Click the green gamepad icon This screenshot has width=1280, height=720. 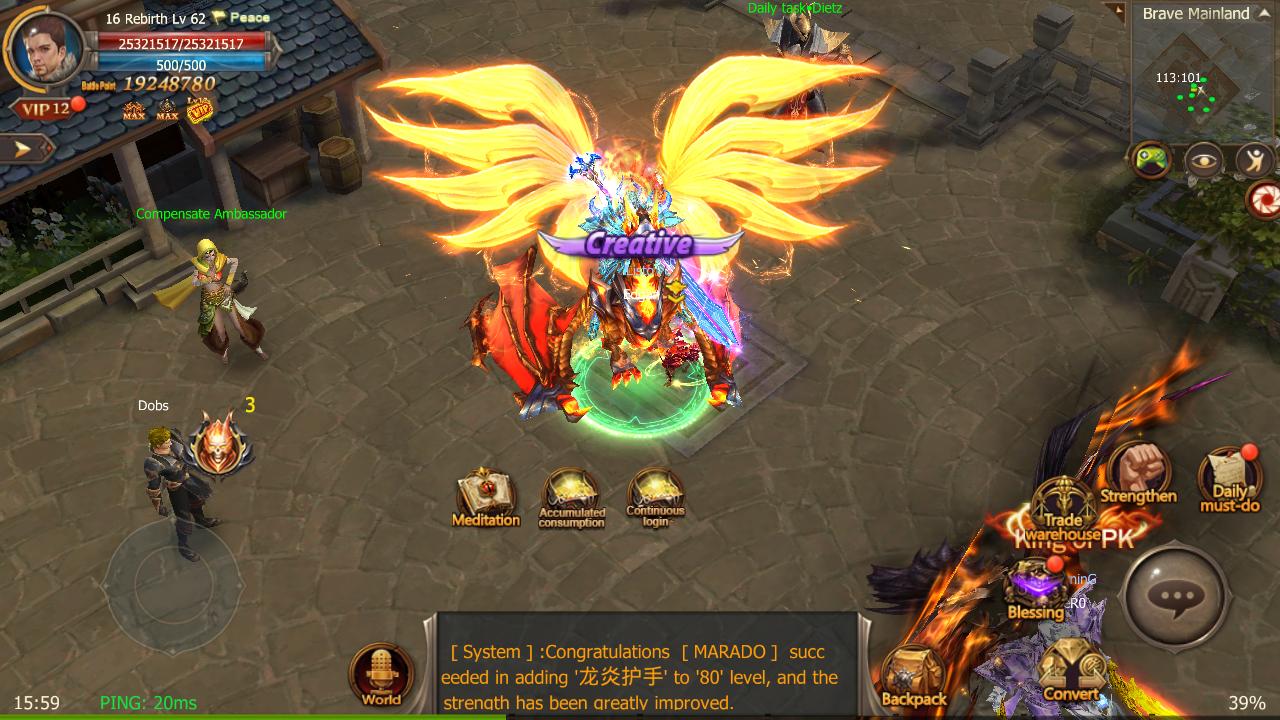[1150, 159]
